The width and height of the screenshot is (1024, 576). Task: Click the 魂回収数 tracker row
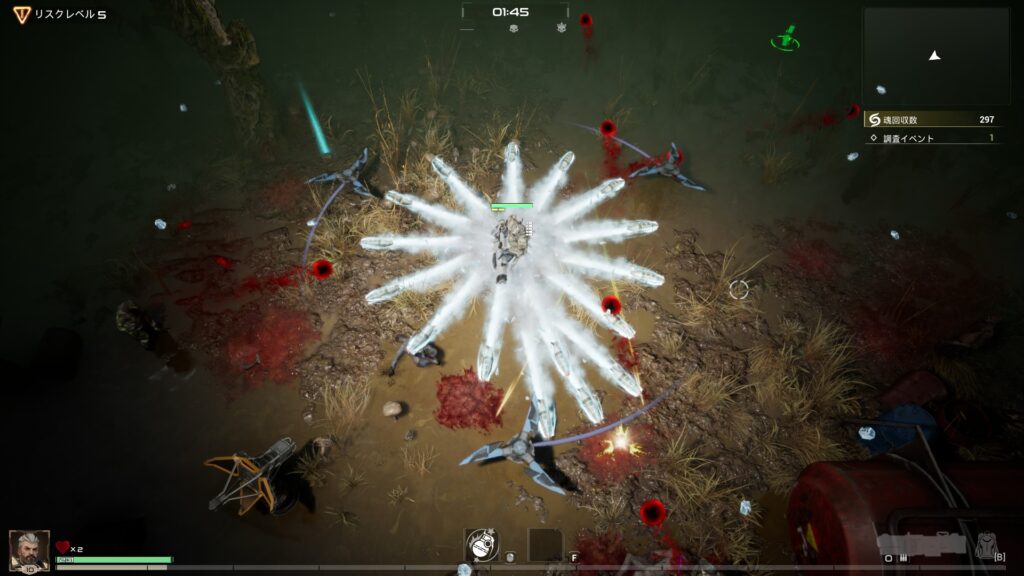tap(932, 119)
